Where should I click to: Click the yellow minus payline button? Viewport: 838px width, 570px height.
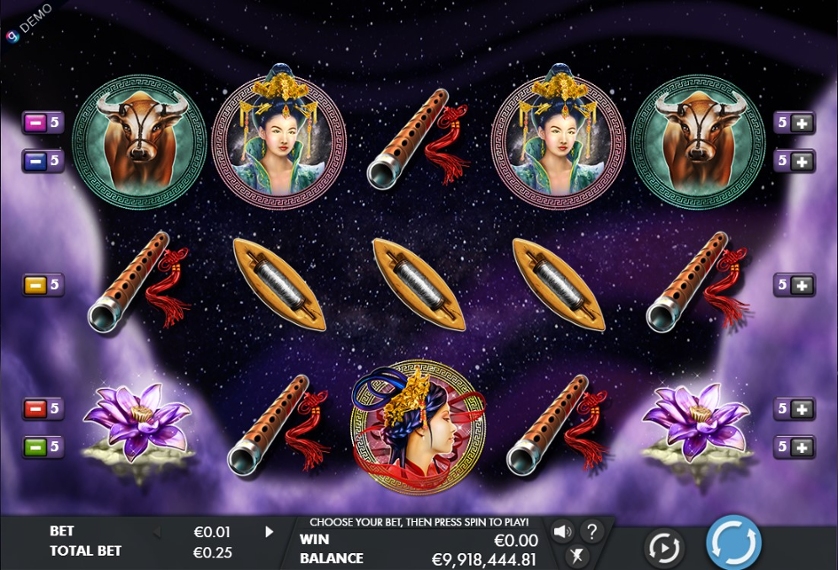35,285
